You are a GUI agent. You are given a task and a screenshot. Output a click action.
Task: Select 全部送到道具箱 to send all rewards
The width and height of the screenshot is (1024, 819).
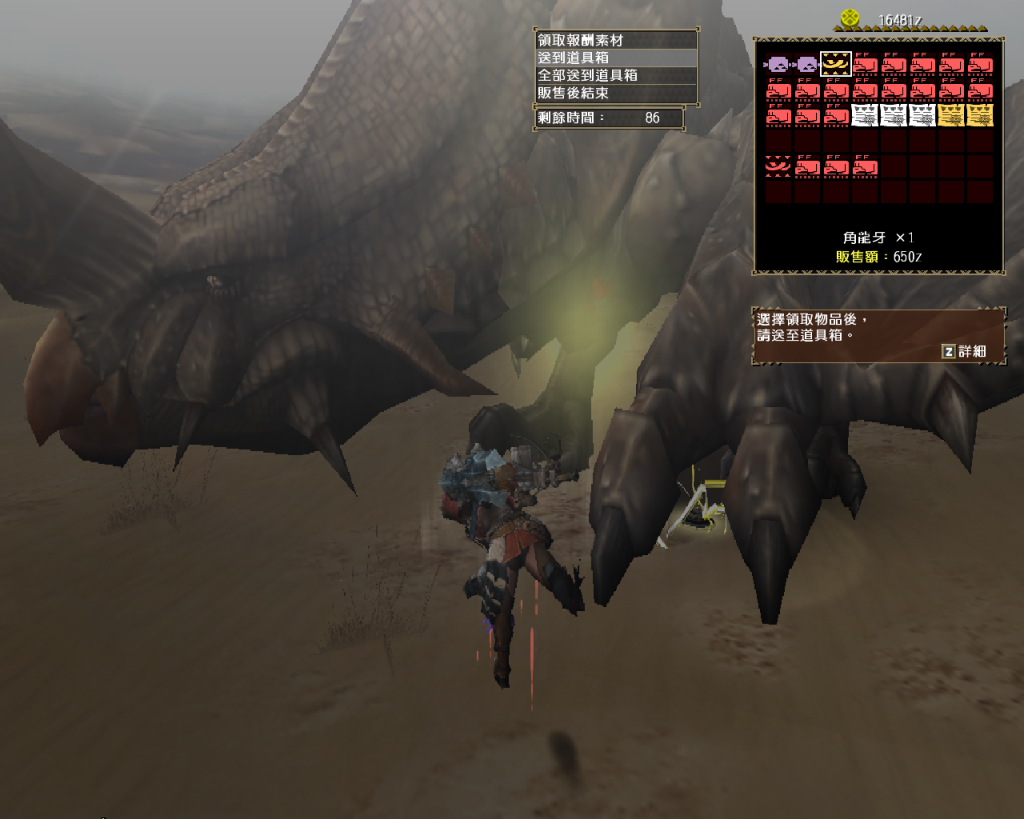pyautogui.click(x=615, y=75)
